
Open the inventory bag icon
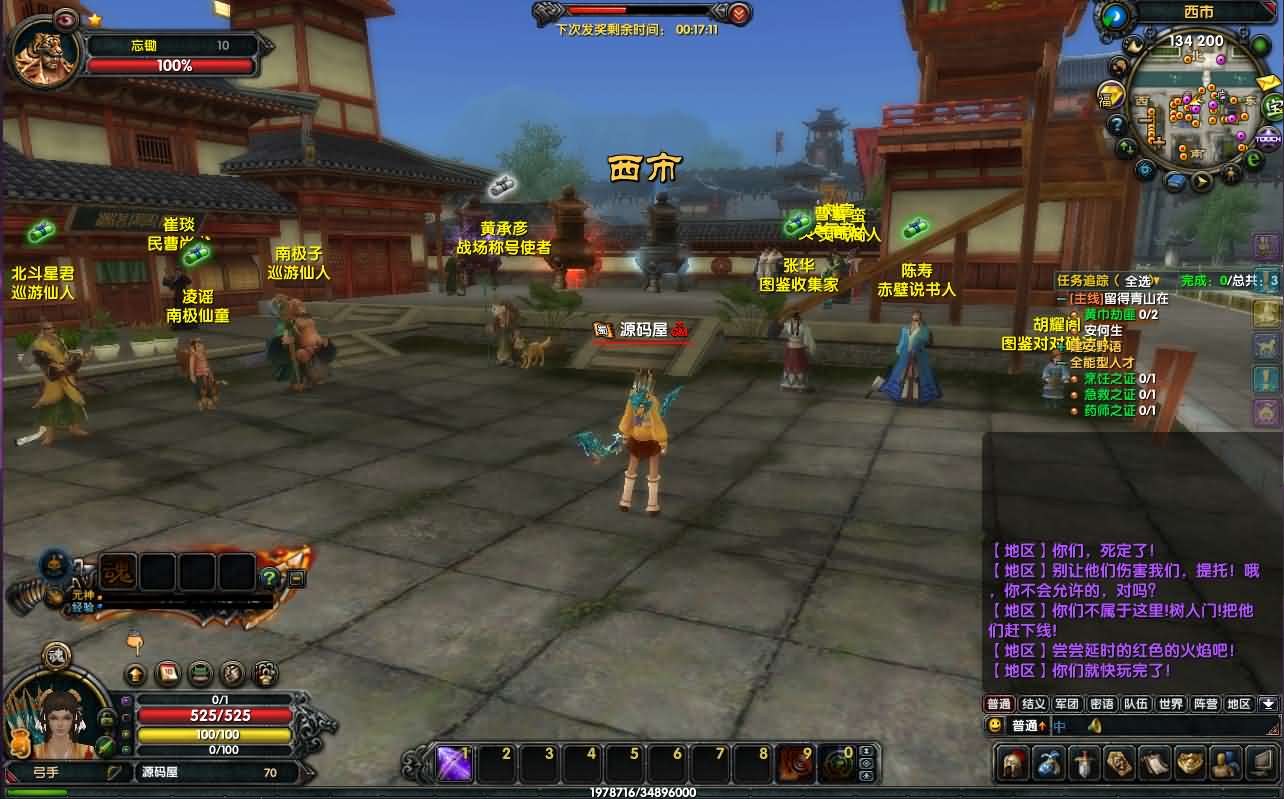(1047, 763)
